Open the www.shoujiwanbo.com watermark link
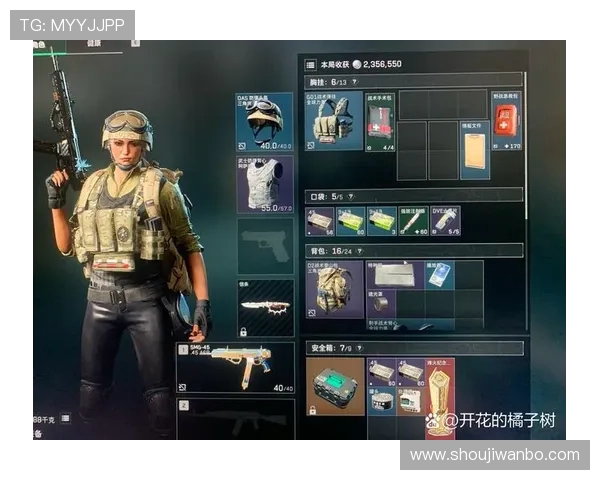This screenshot has width=600, height=480. [x=495, y=455]
